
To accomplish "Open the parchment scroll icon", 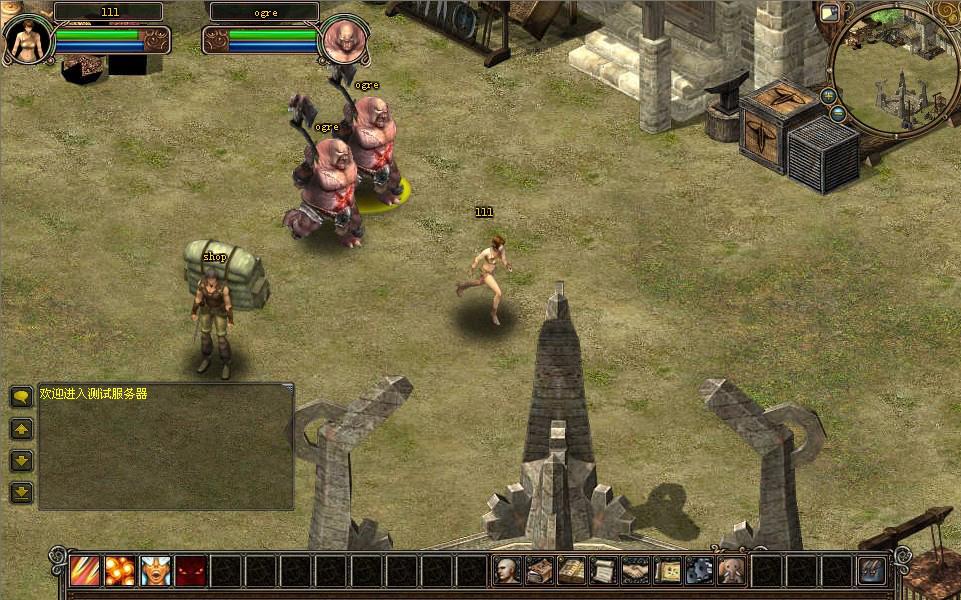I will [x=604, y=571].
